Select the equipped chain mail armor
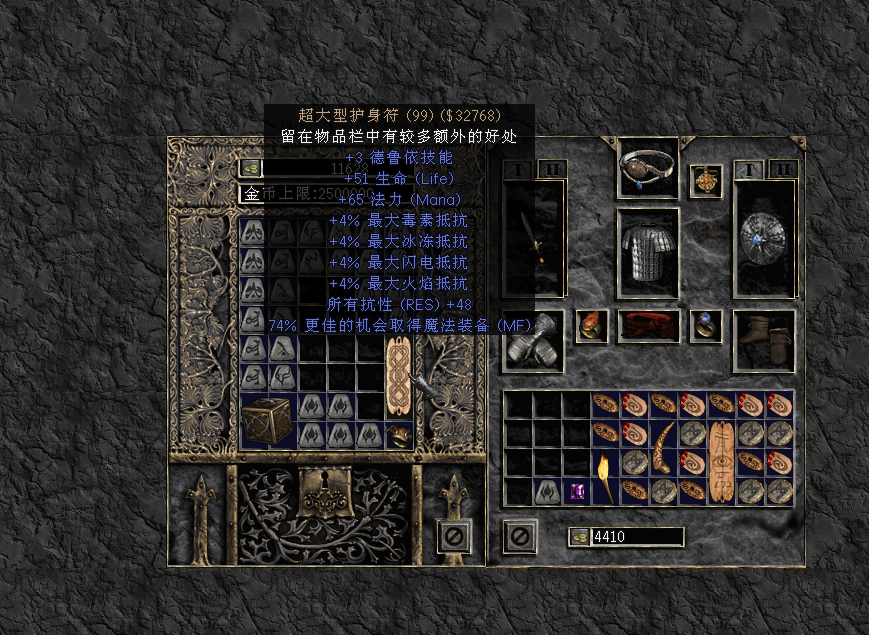Screen dimensions: 869x635 tap(648, 253)
